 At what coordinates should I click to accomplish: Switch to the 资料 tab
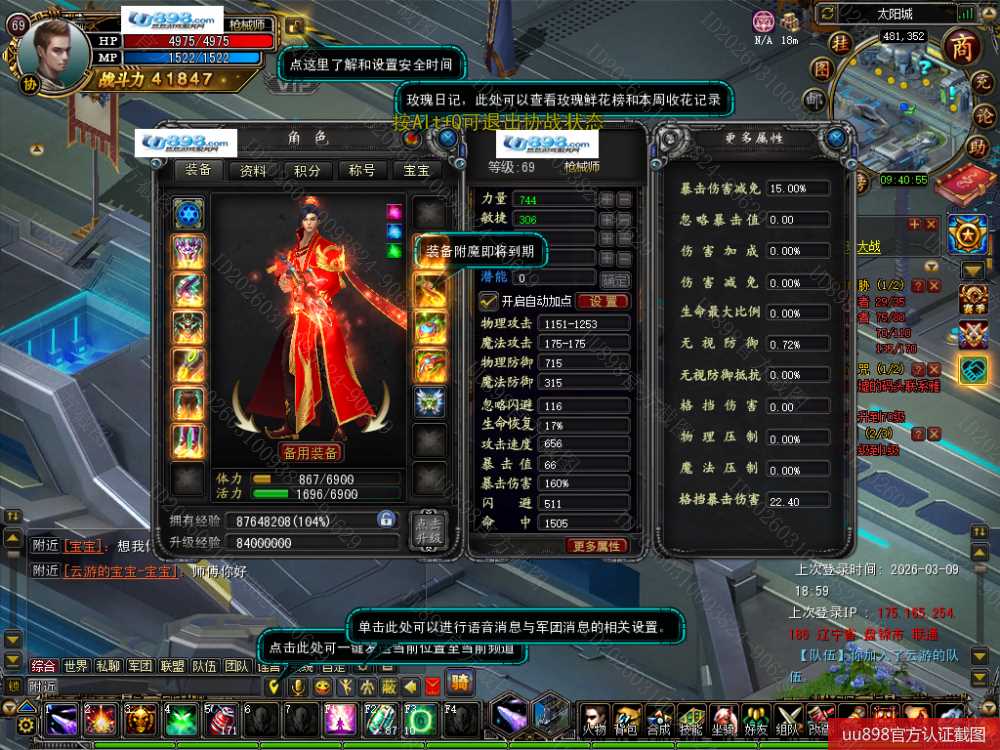click(253, 171)
